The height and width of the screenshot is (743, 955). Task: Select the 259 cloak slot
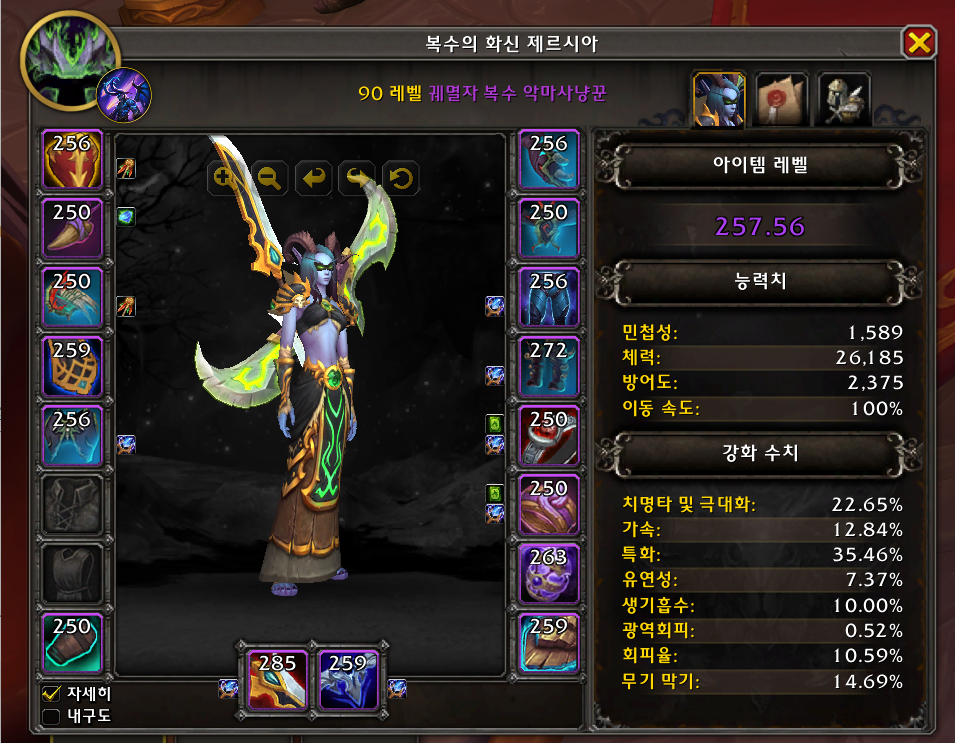[71, 367]
